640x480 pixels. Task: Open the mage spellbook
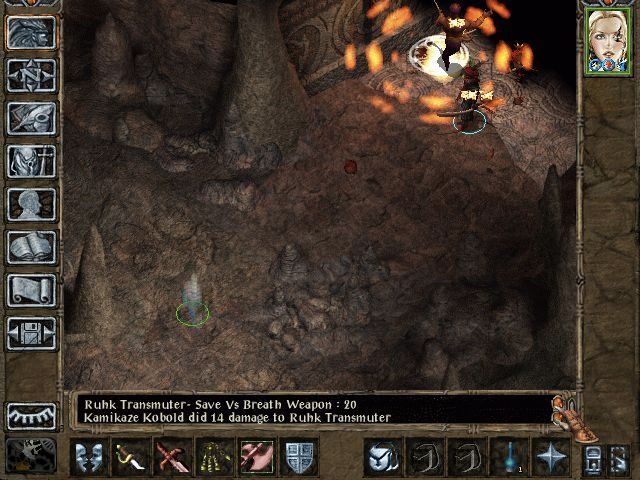pyautogui.click(x=32, y=247)
